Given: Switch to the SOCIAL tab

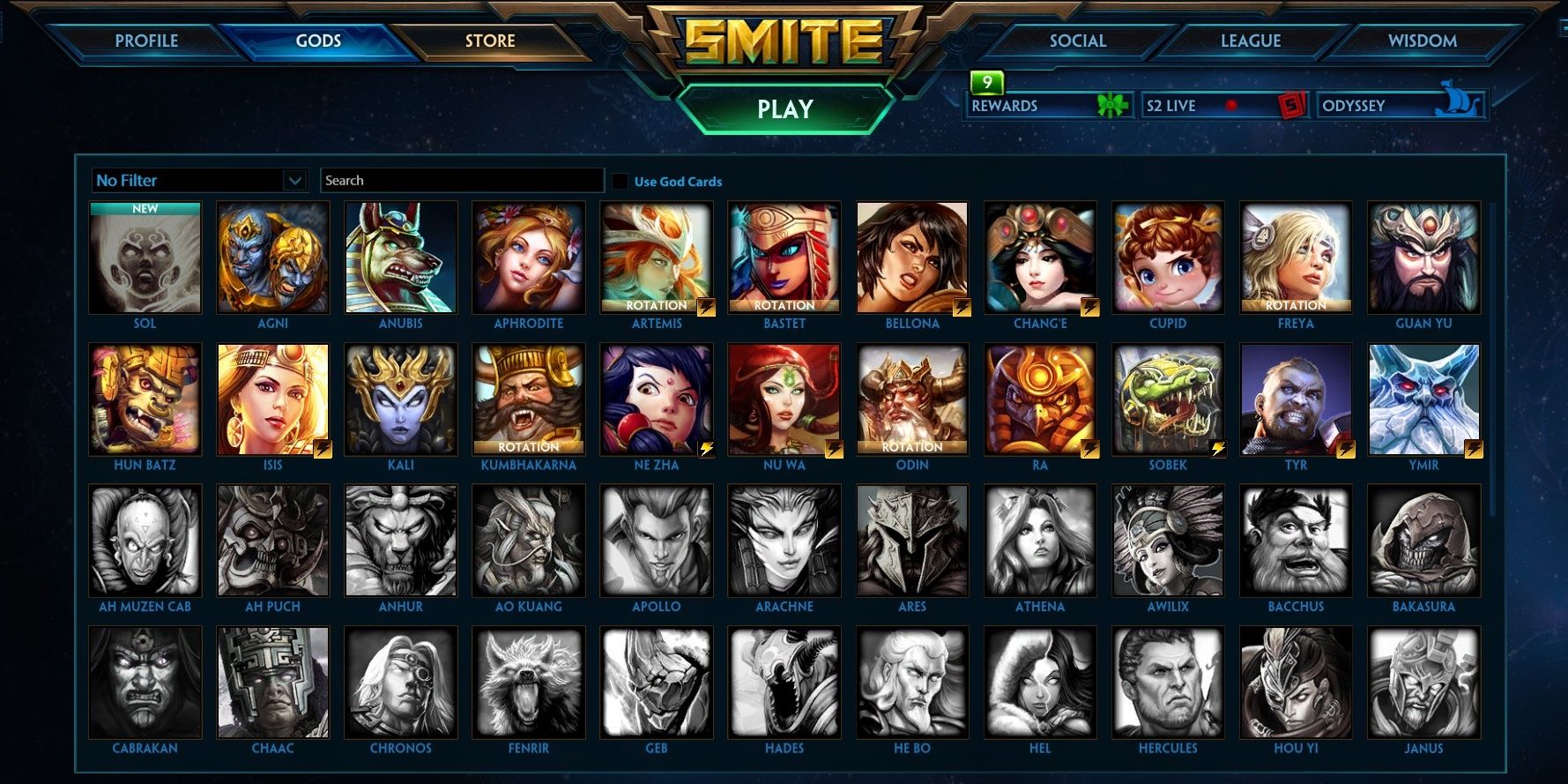Looking at the screenshot, I should (x=1075, y=41).
